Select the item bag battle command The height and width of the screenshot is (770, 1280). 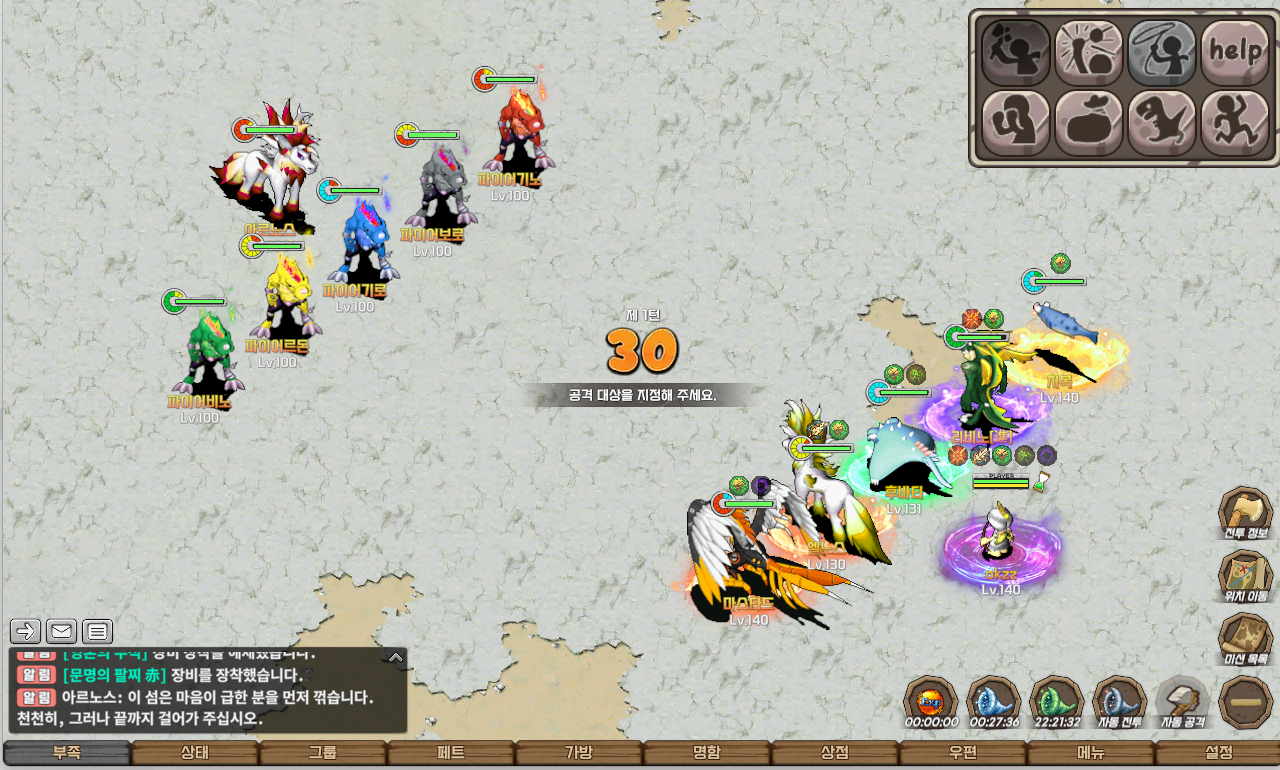[1089, 122]
